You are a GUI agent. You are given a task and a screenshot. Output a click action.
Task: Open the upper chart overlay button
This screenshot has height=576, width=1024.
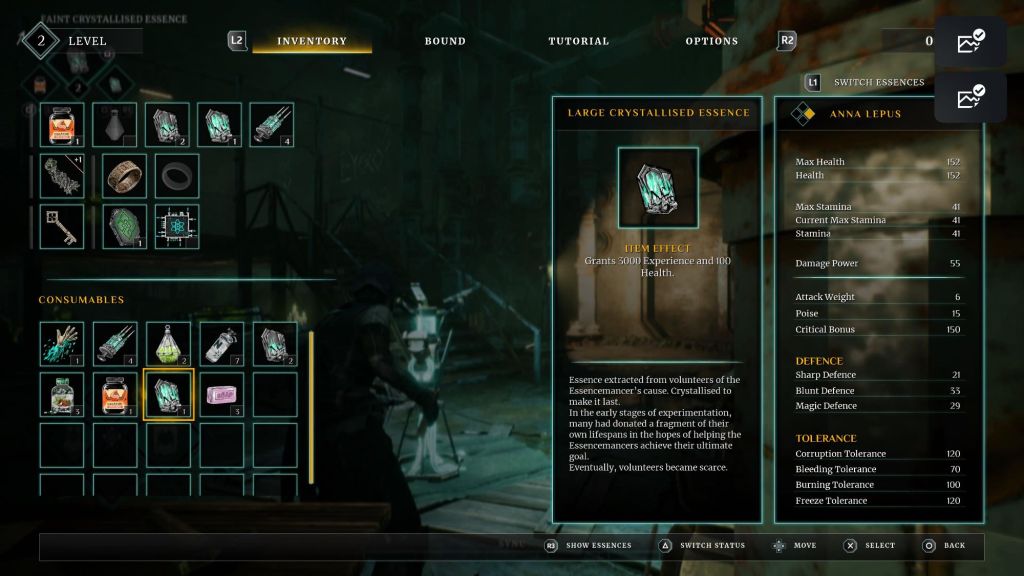coord(970,42)
